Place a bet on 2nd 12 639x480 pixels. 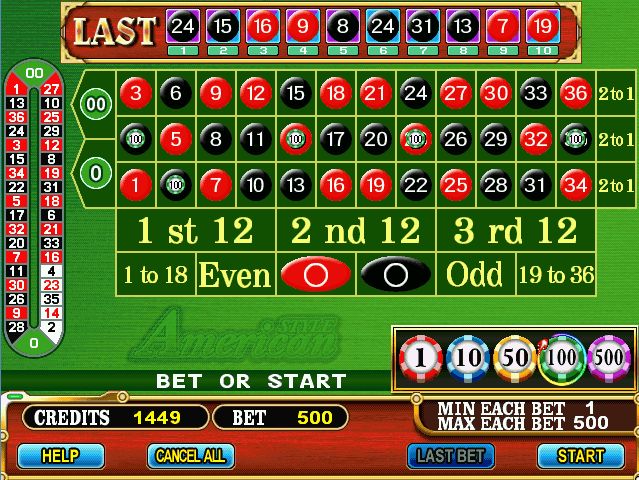(x=355, y=231)
